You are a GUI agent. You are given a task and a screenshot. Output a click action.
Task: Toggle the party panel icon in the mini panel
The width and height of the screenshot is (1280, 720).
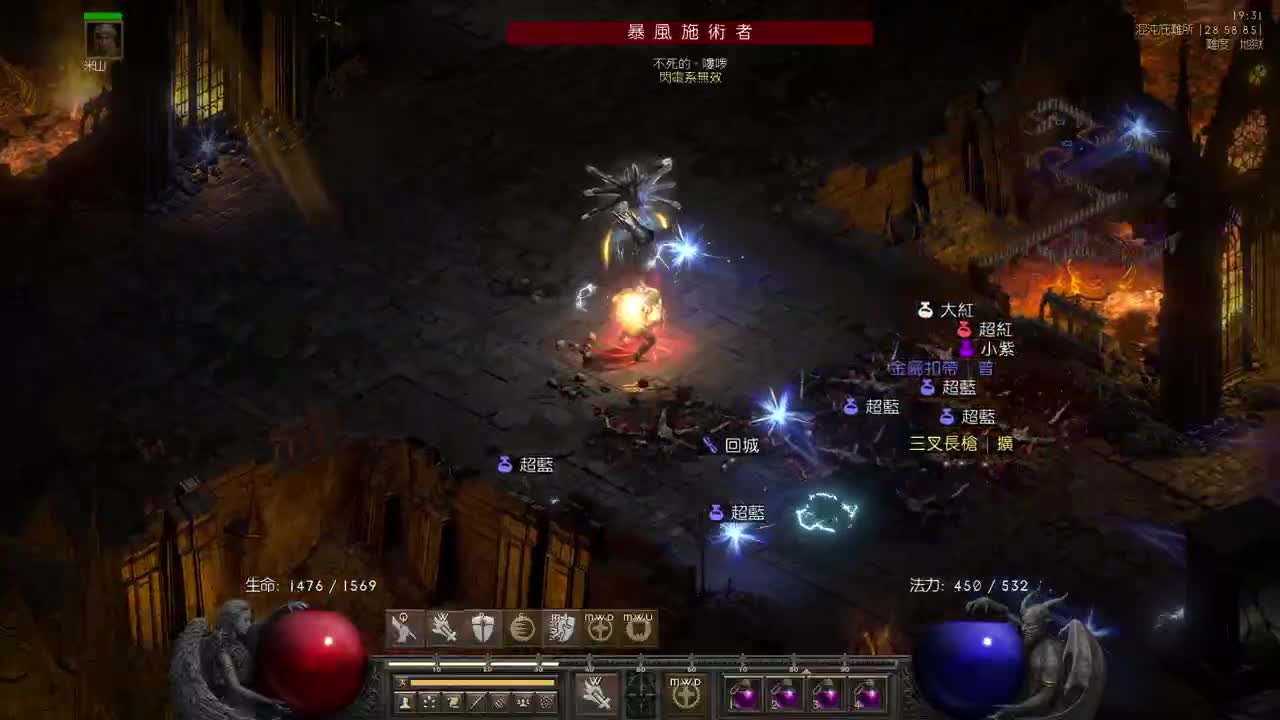(x=524, y=701)
